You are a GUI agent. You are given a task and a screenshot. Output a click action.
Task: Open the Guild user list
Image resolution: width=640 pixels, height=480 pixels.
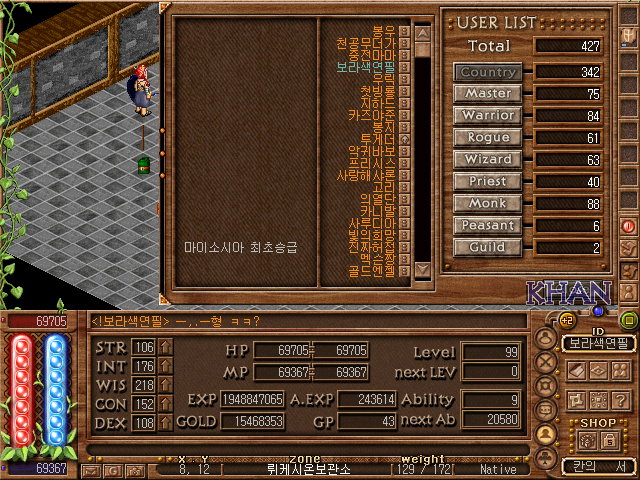[488, 248]
